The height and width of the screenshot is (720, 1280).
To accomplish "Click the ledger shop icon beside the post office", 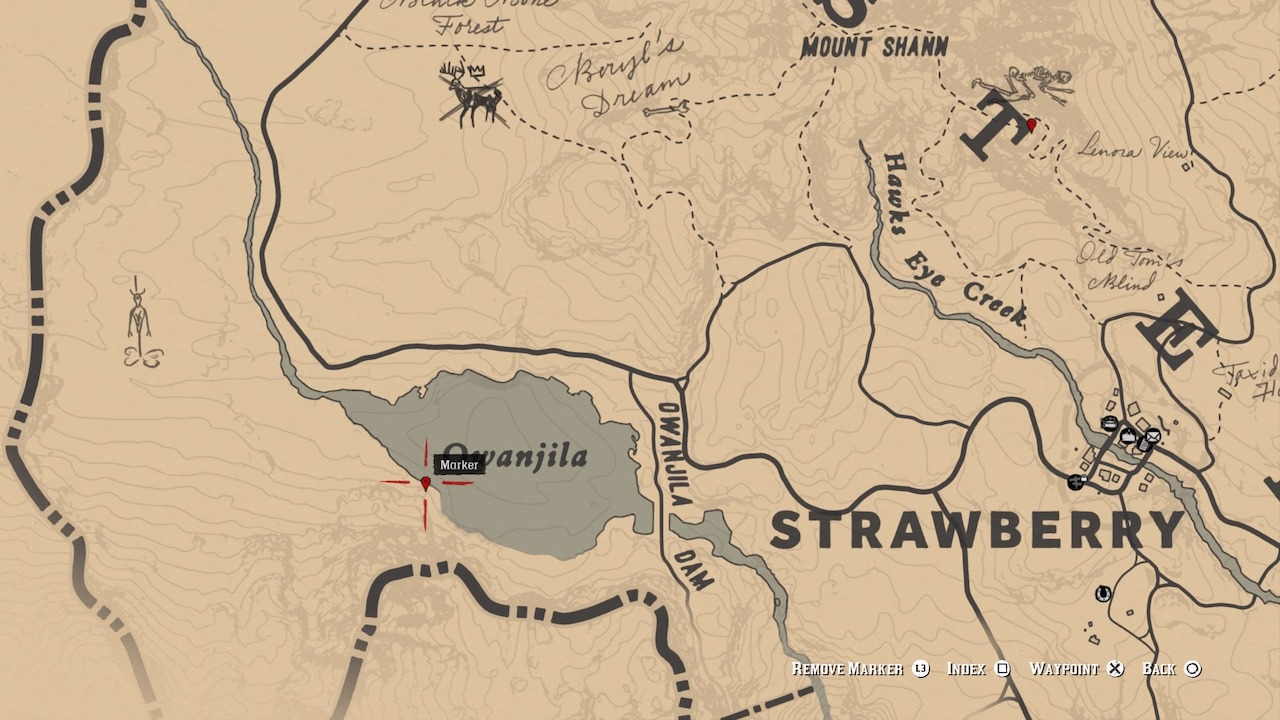I will 1143,445.
